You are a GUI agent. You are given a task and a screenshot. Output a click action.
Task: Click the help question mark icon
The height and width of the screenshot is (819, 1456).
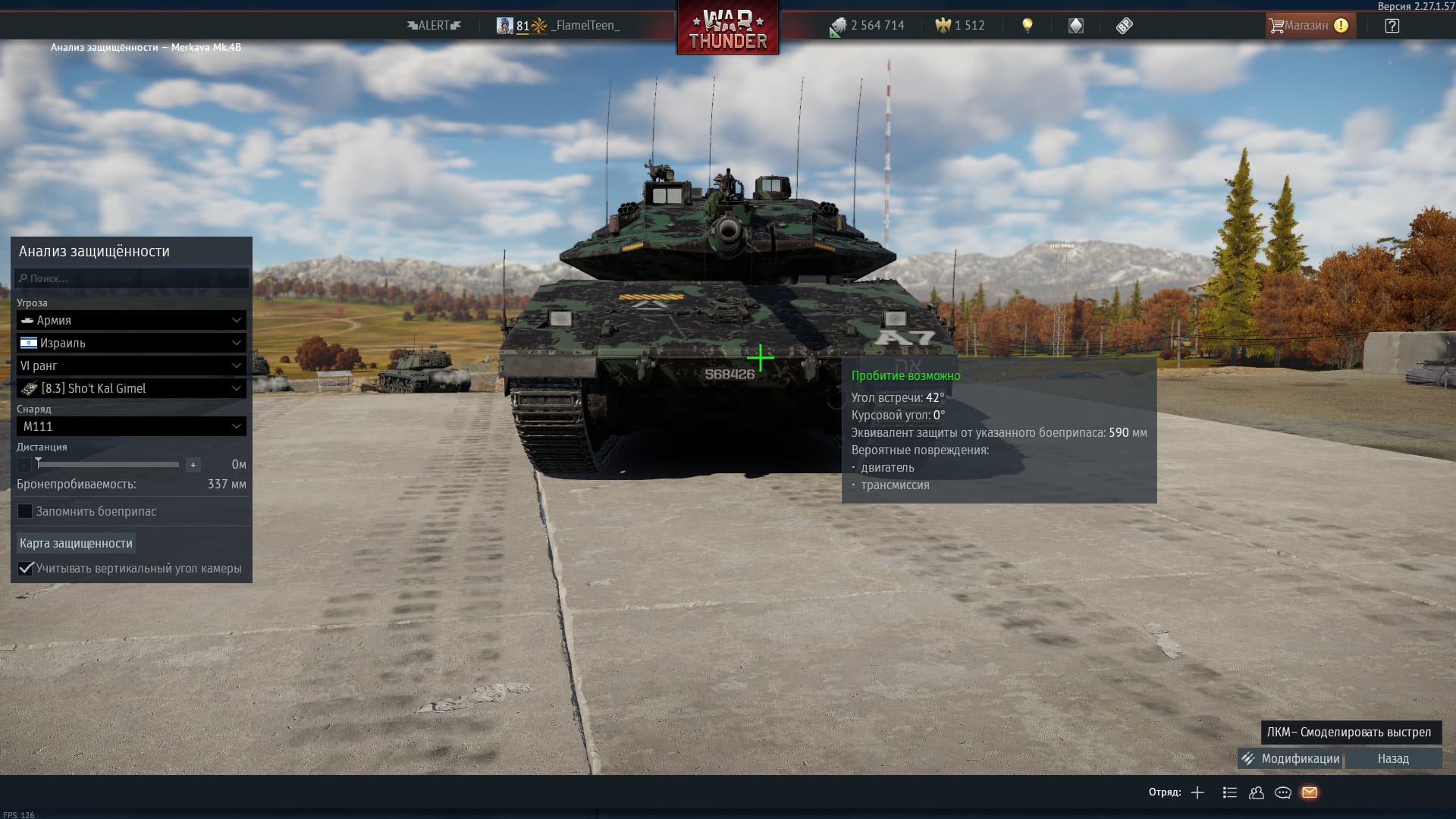[1392, 26]
